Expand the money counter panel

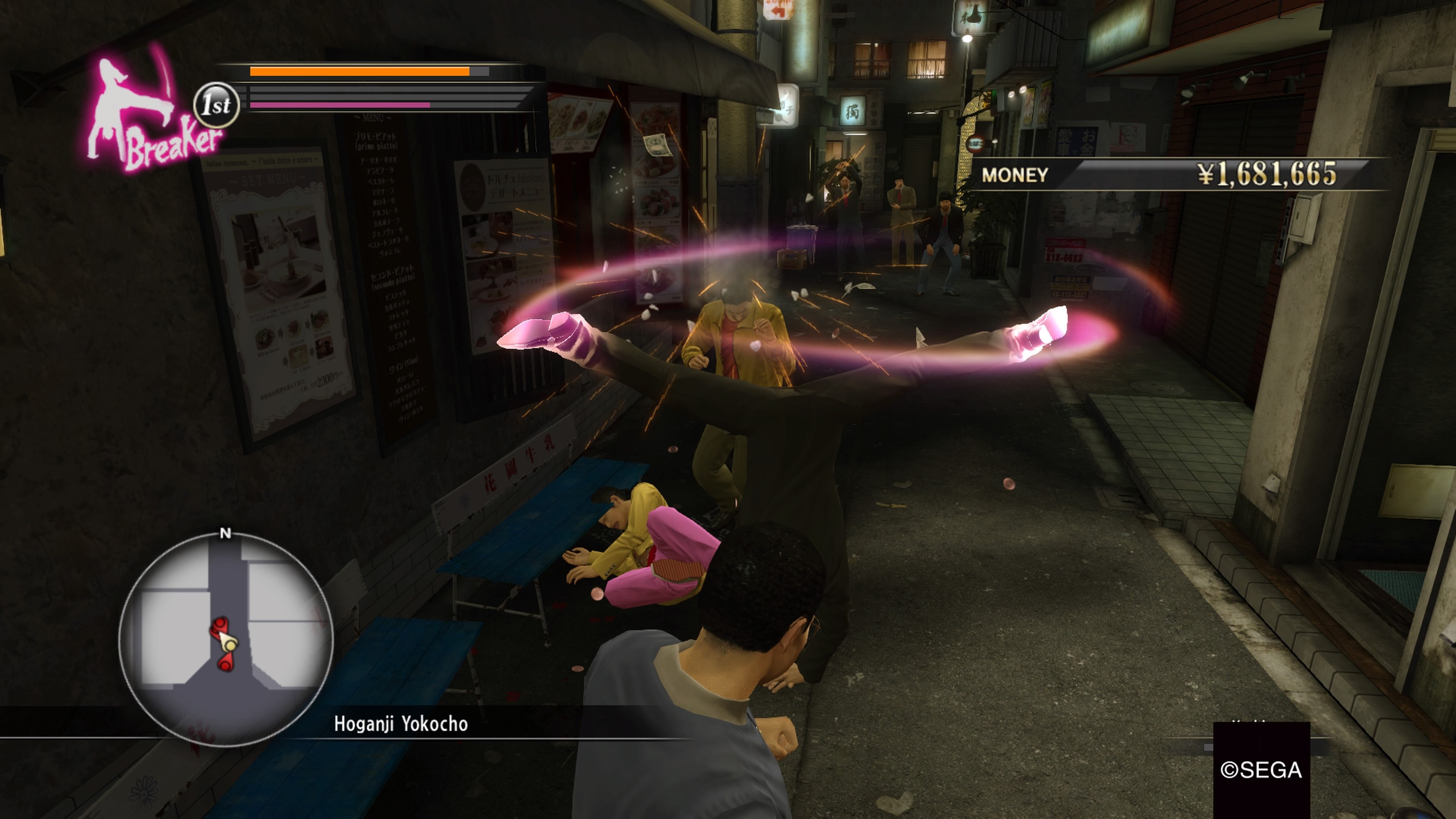pyautogui.click(x=1187, y=176)
